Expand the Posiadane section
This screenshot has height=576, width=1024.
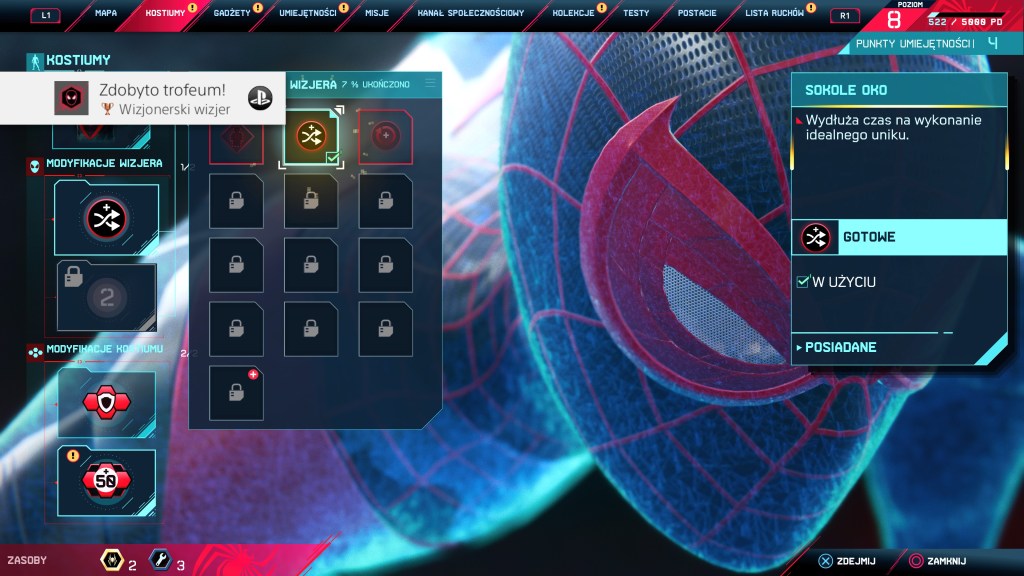(840, 347)
